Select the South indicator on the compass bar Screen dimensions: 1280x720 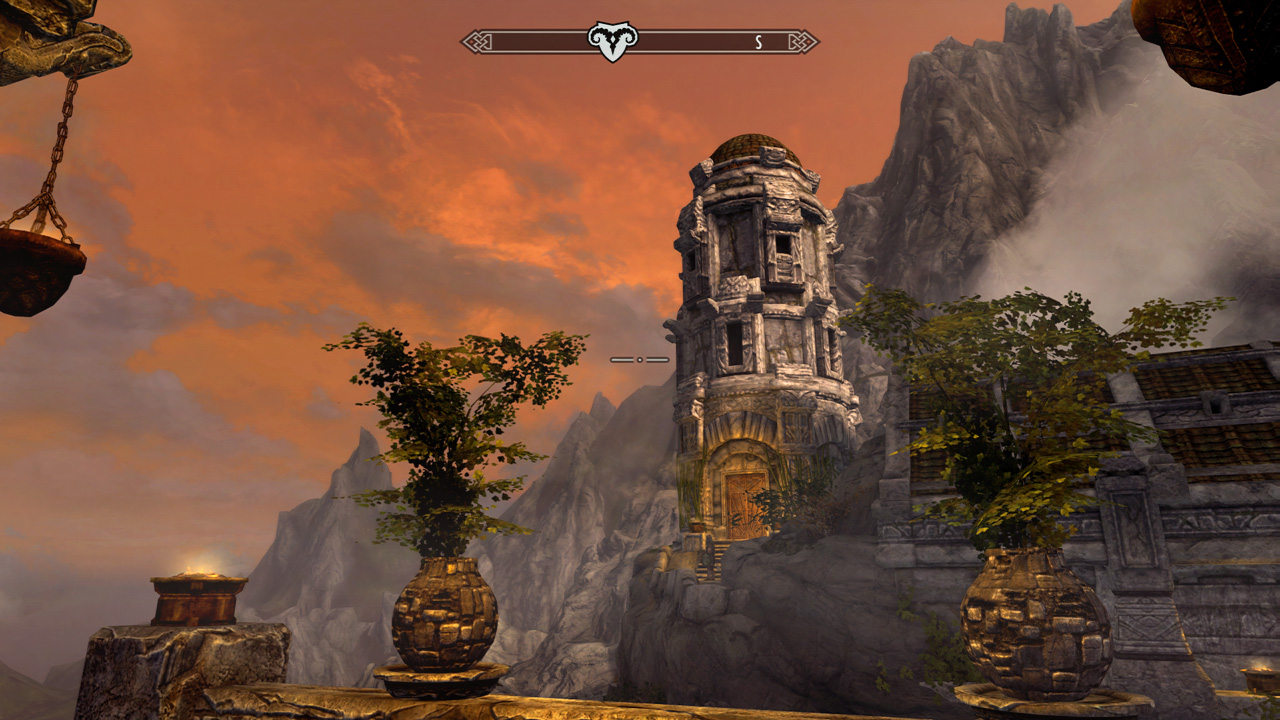[759, 42]
